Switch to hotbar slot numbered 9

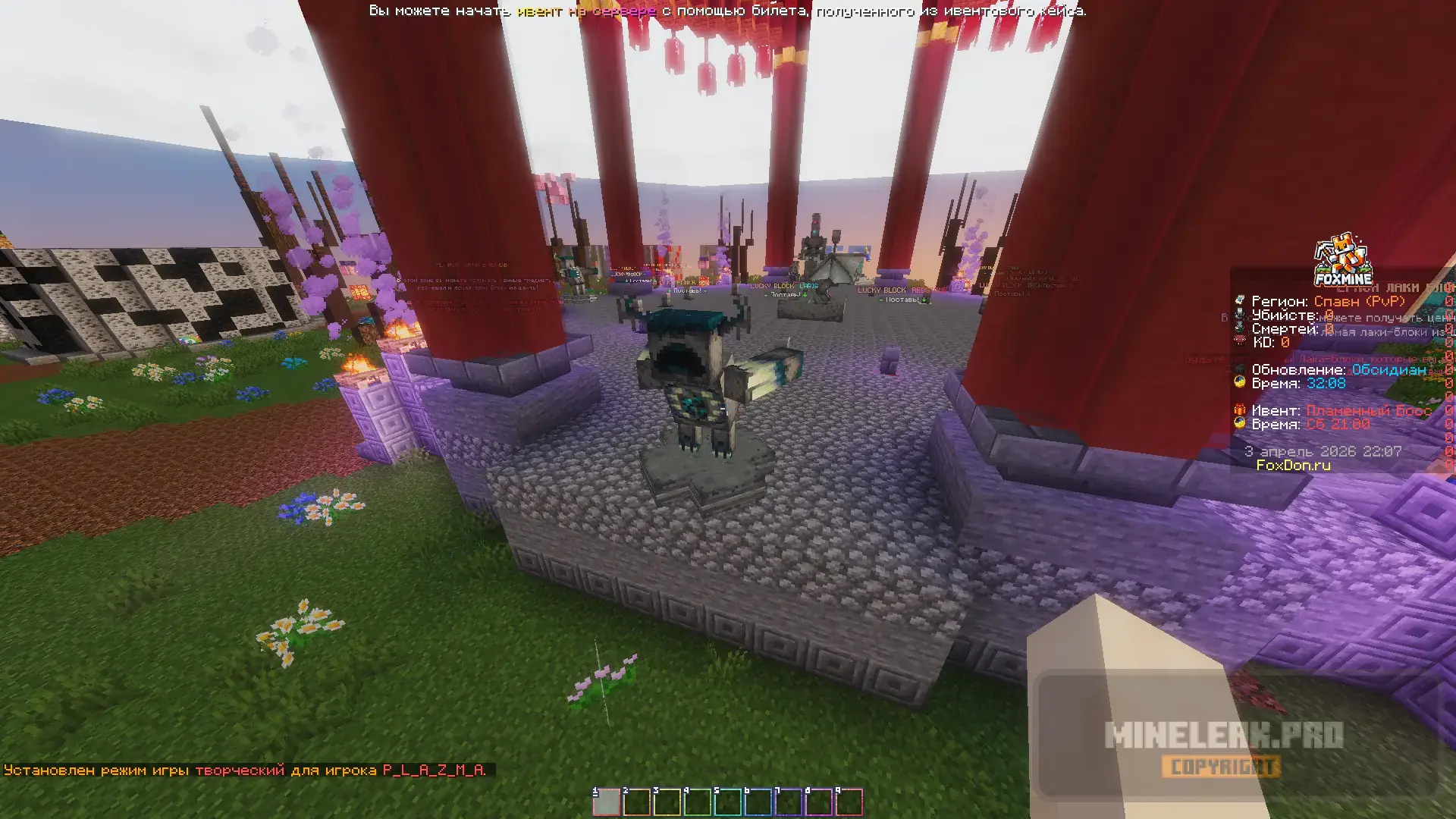(x=849, y=802)
